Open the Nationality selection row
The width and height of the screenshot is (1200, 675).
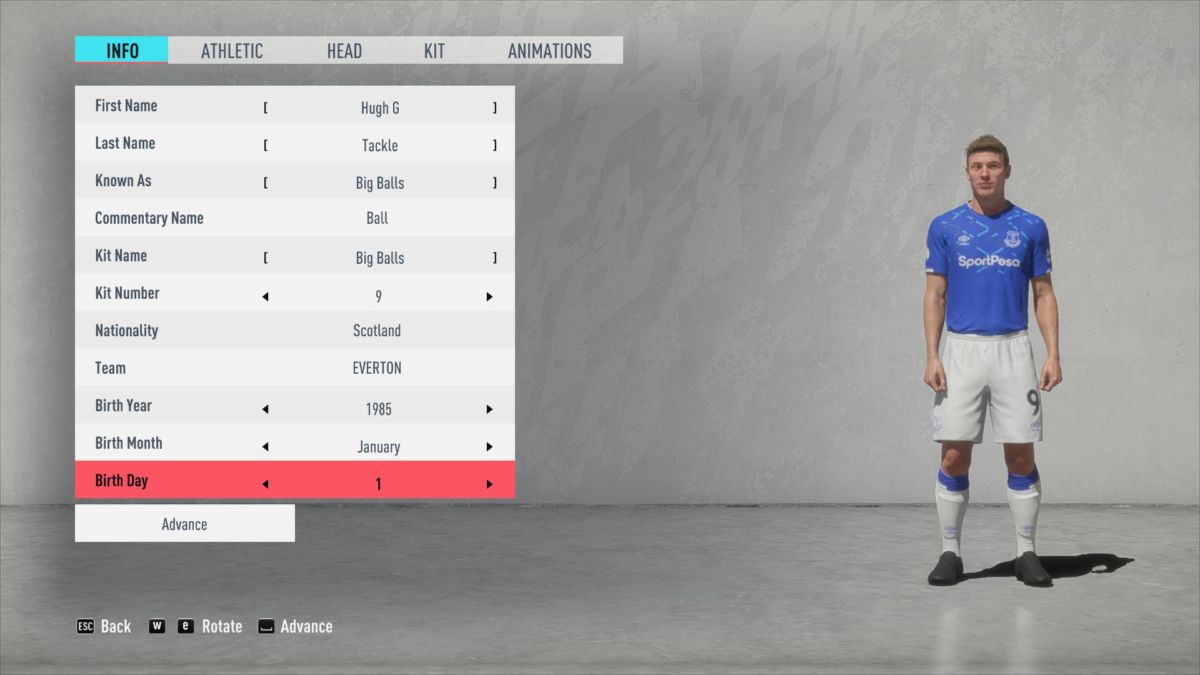(x=295, y=331)
